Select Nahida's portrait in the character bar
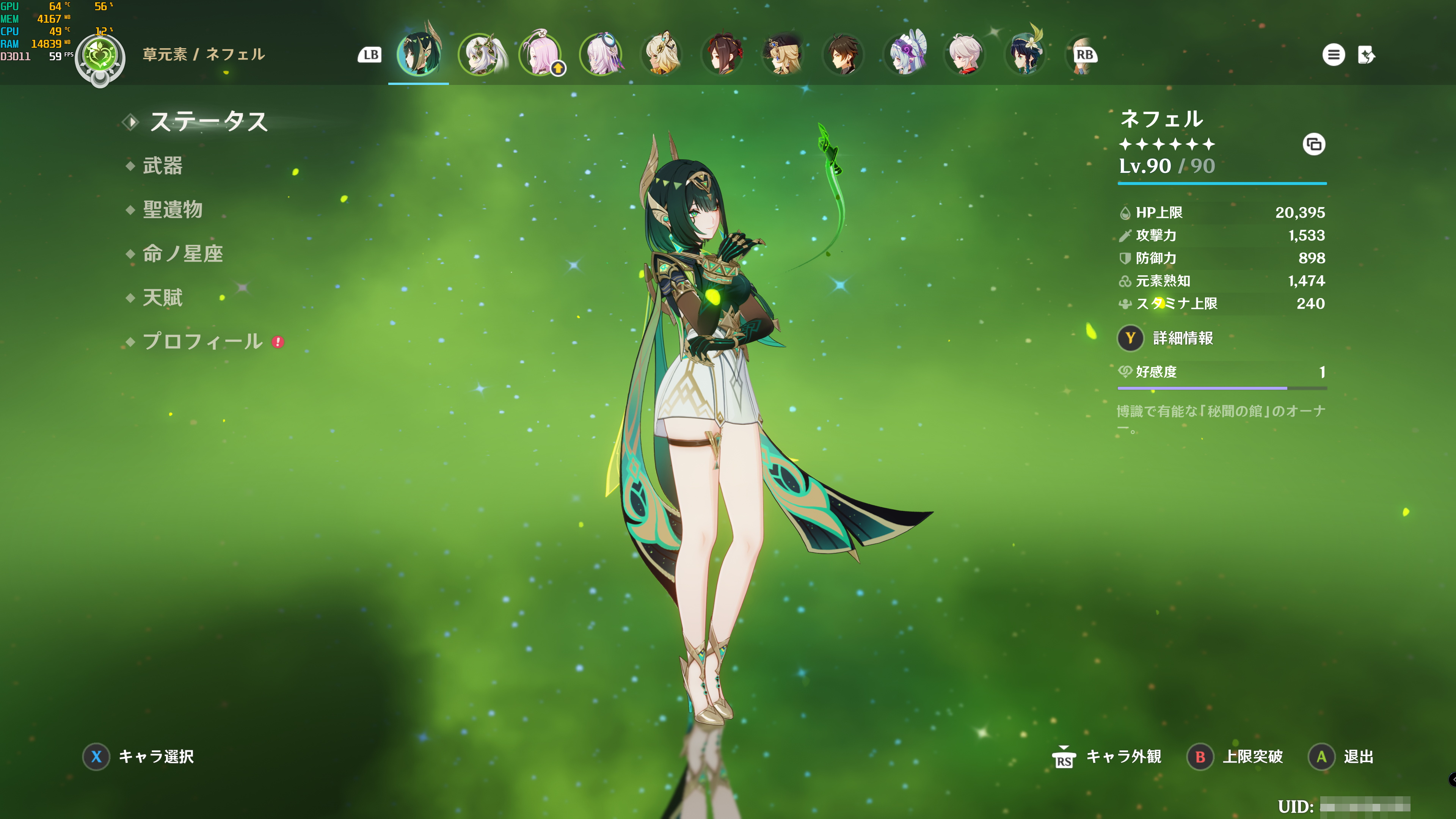This screenshot has height=819, width=1456. (x=481, y=55)
